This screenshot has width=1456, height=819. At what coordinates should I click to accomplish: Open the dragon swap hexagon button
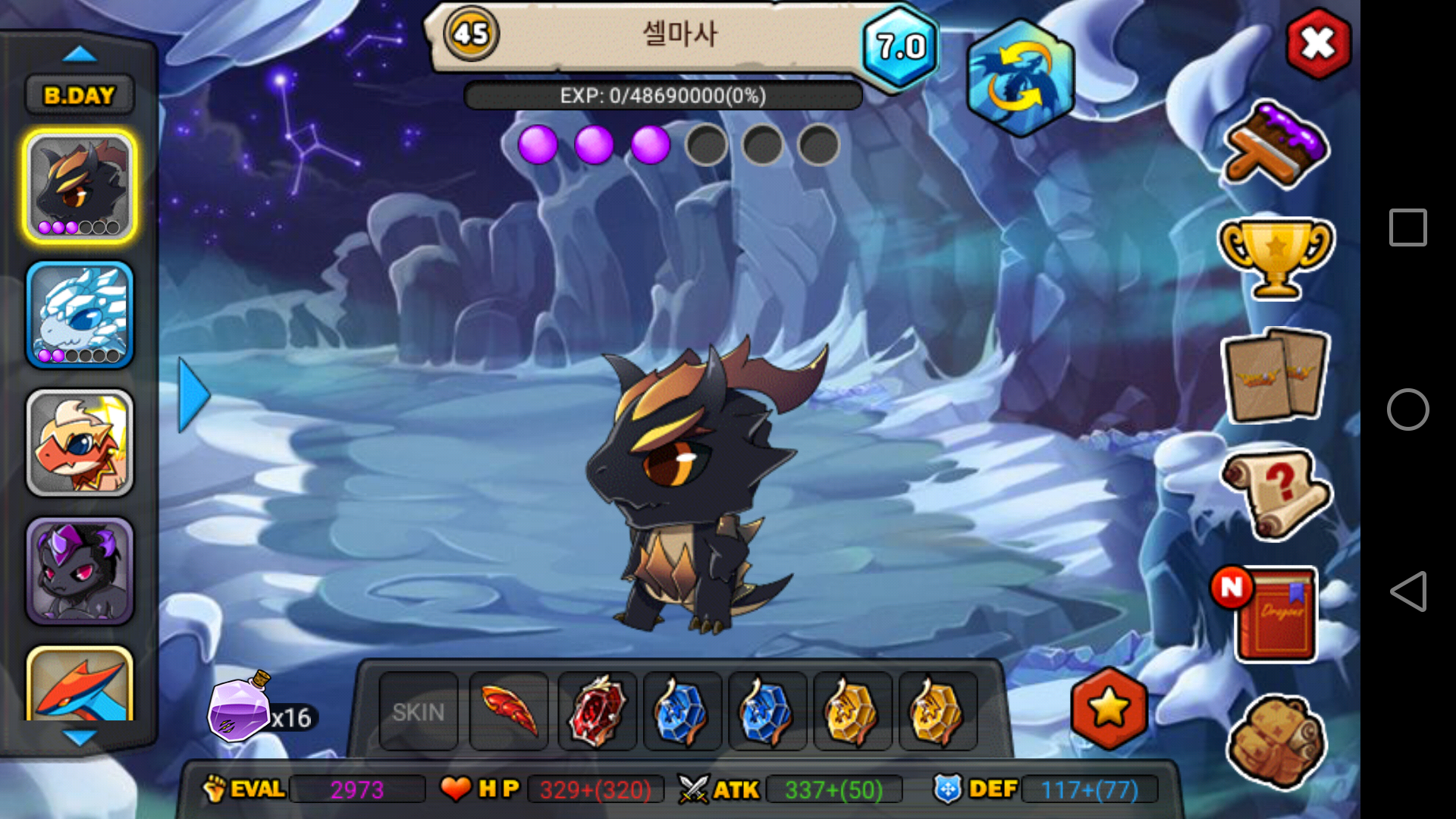[x=1020, y=78]
